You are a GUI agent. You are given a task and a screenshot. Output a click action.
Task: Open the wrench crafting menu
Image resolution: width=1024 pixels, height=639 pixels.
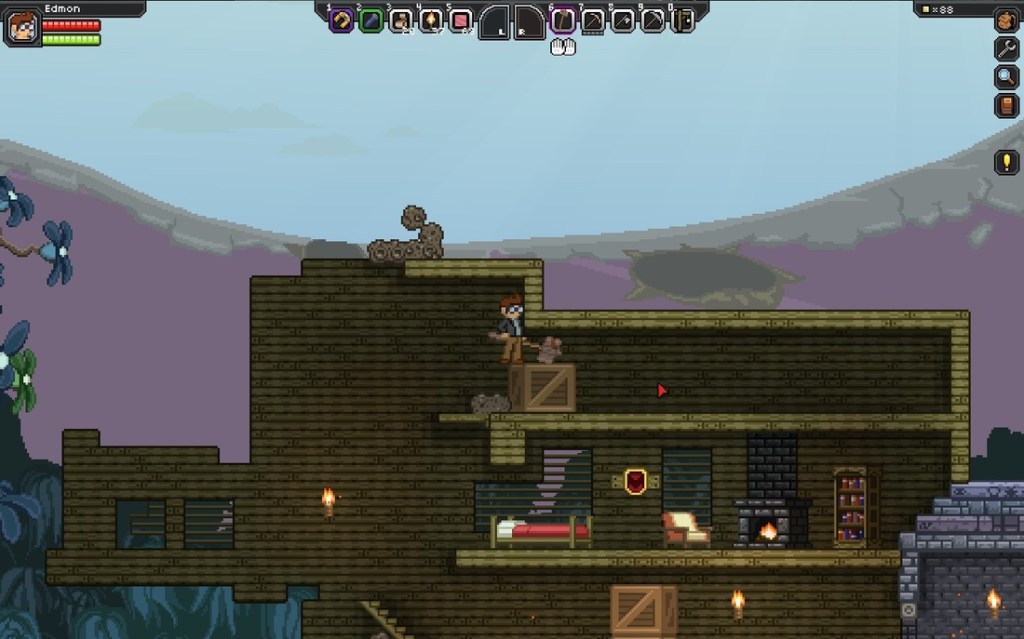pyautogui.click(x=1006, y=48)
